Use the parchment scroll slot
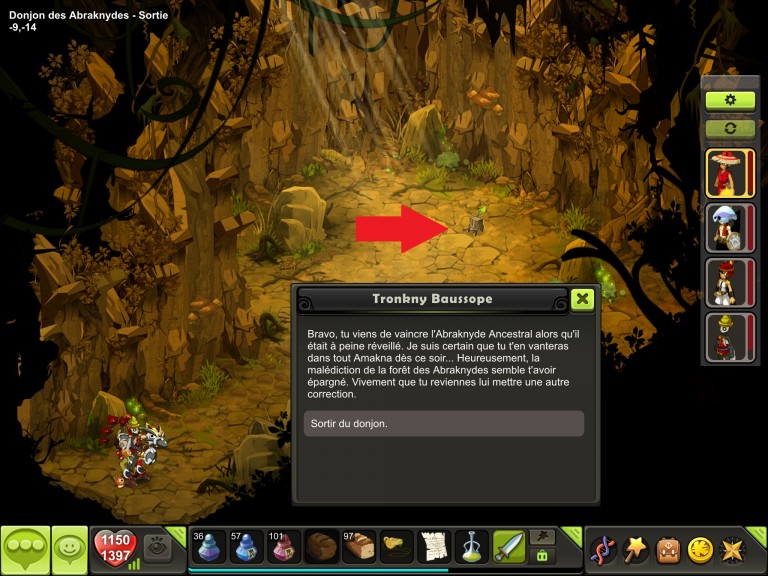Image resolution: width=768 pixels, height=576 pixels. (434, 547)
